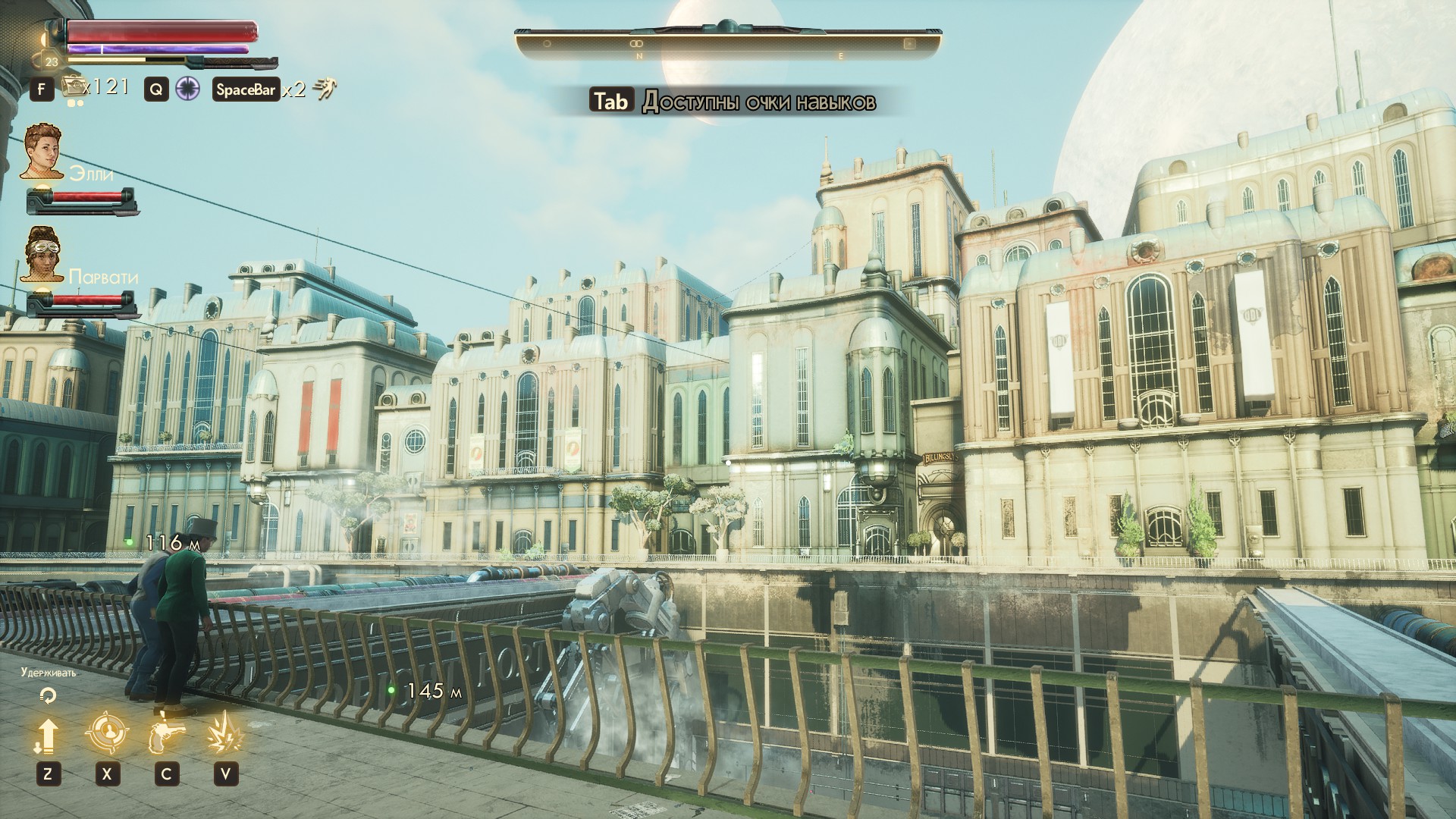1456x819 pixels.
Task: Activate the purple crosshair time dilation ability
Action: [187, 89]
